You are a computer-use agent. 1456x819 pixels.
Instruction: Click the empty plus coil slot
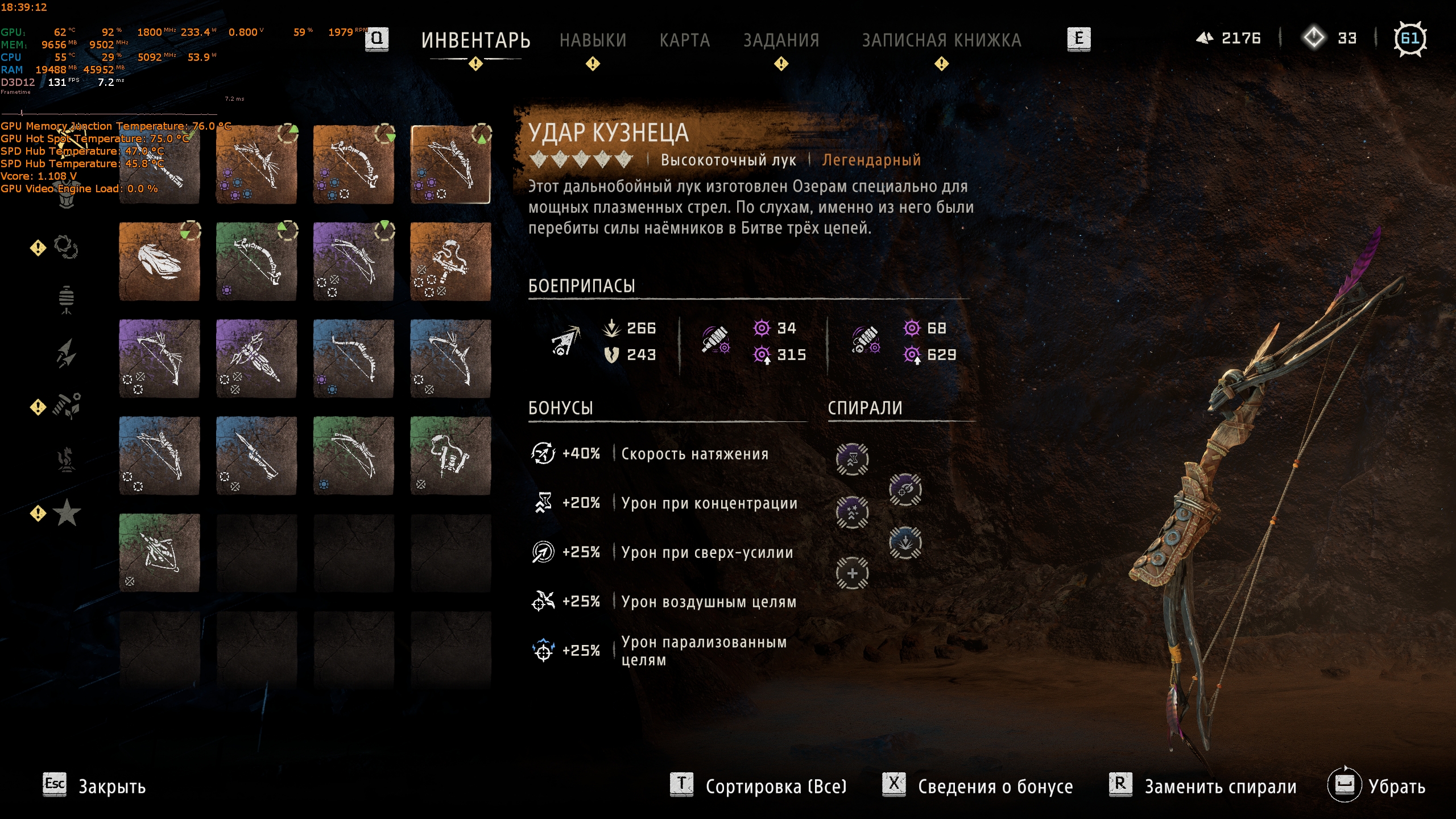click(x=852, y=573)
